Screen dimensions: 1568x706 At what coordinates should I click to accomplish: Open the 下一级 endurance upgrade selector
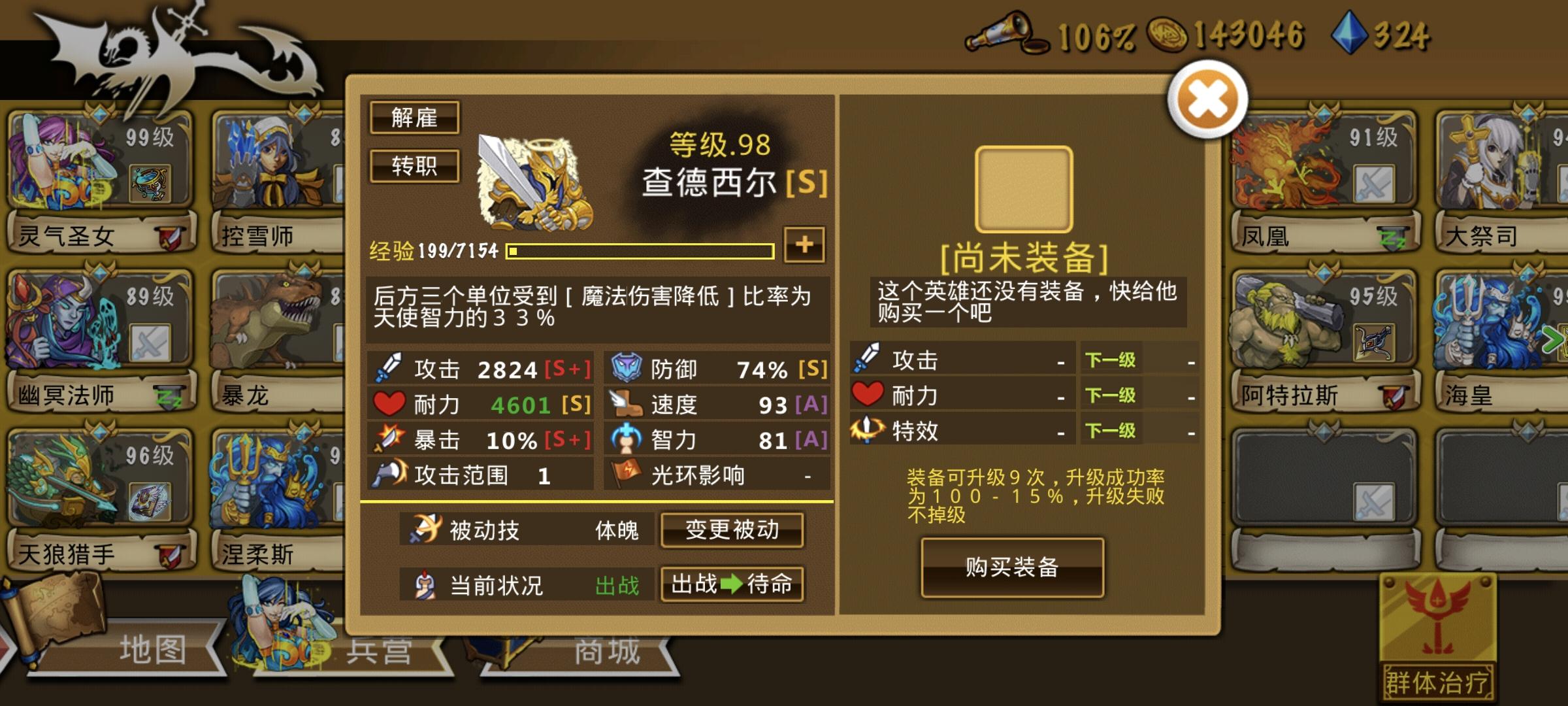click(x=1111, y=395)
